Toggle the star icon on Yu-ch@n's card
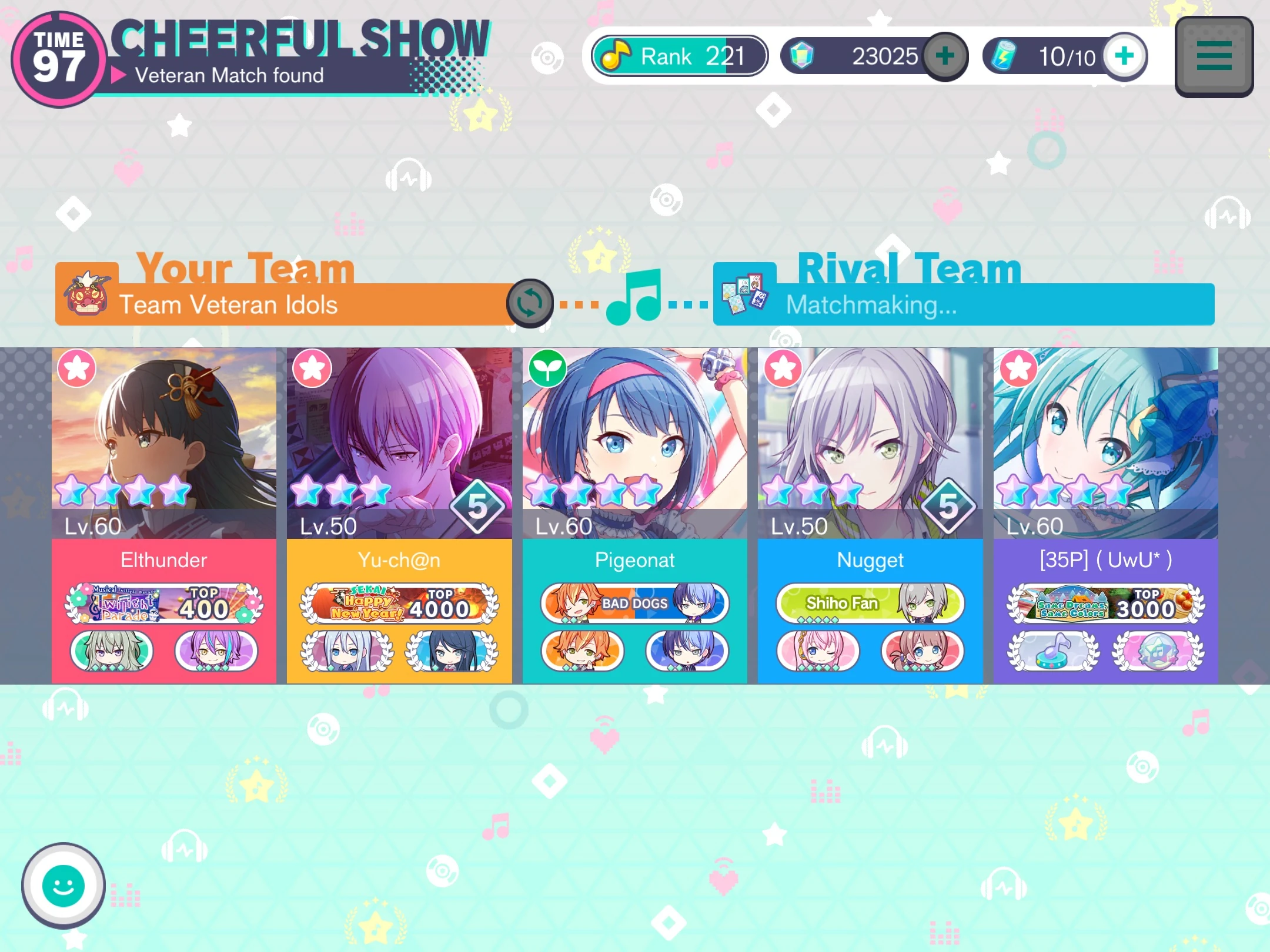 312,368
